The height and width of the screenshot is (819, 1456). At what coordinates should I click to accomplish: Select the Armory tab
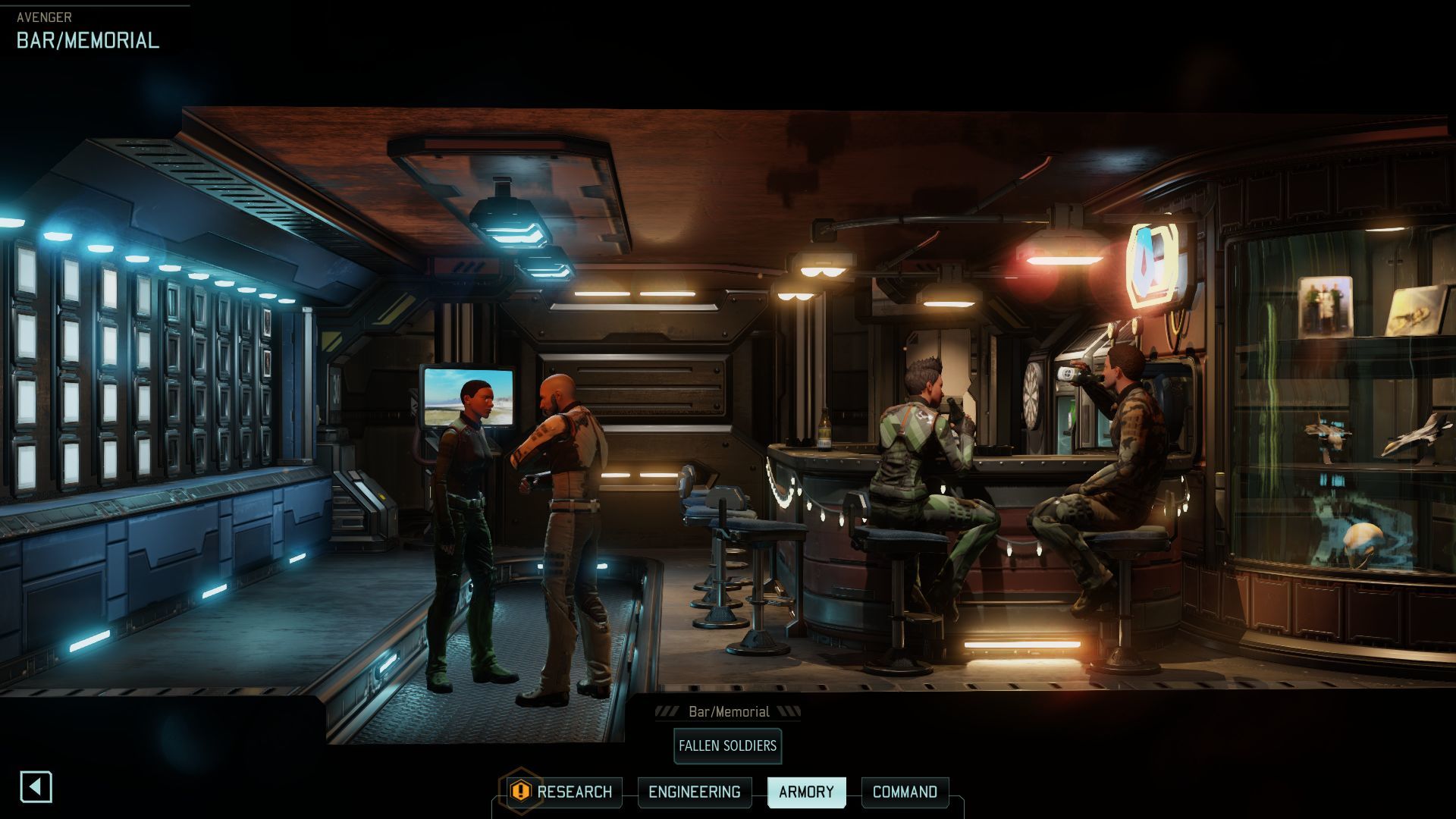[806, 792]
